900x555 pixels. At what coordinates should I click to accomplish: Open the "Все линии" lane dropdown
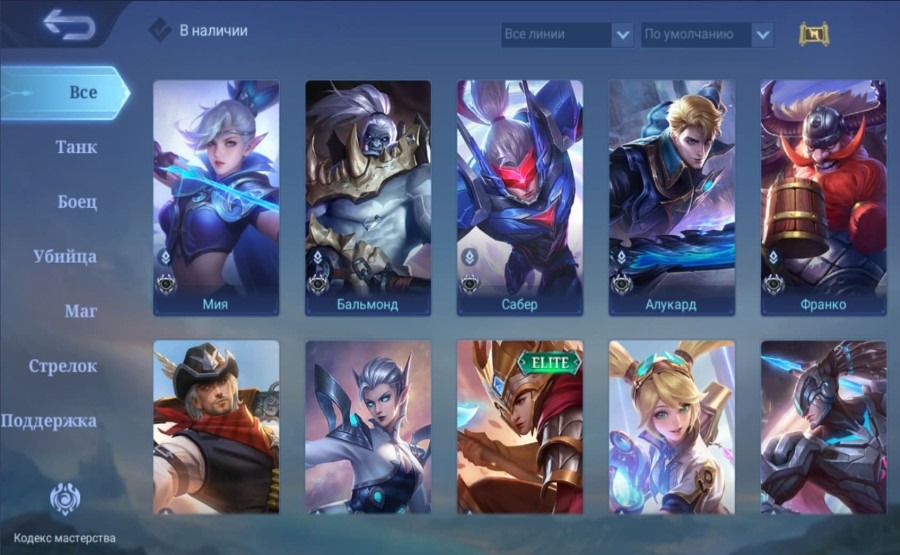pos(567,34)
